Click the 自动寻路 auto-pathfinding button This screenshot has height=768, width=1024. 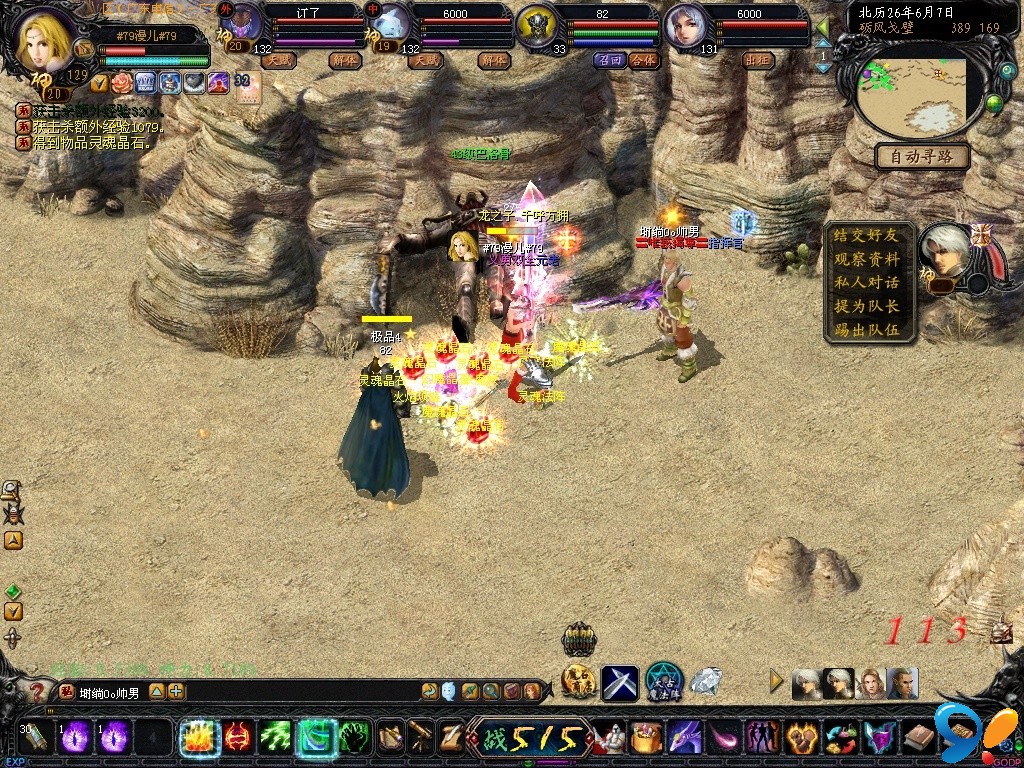[x=922, y=156]
